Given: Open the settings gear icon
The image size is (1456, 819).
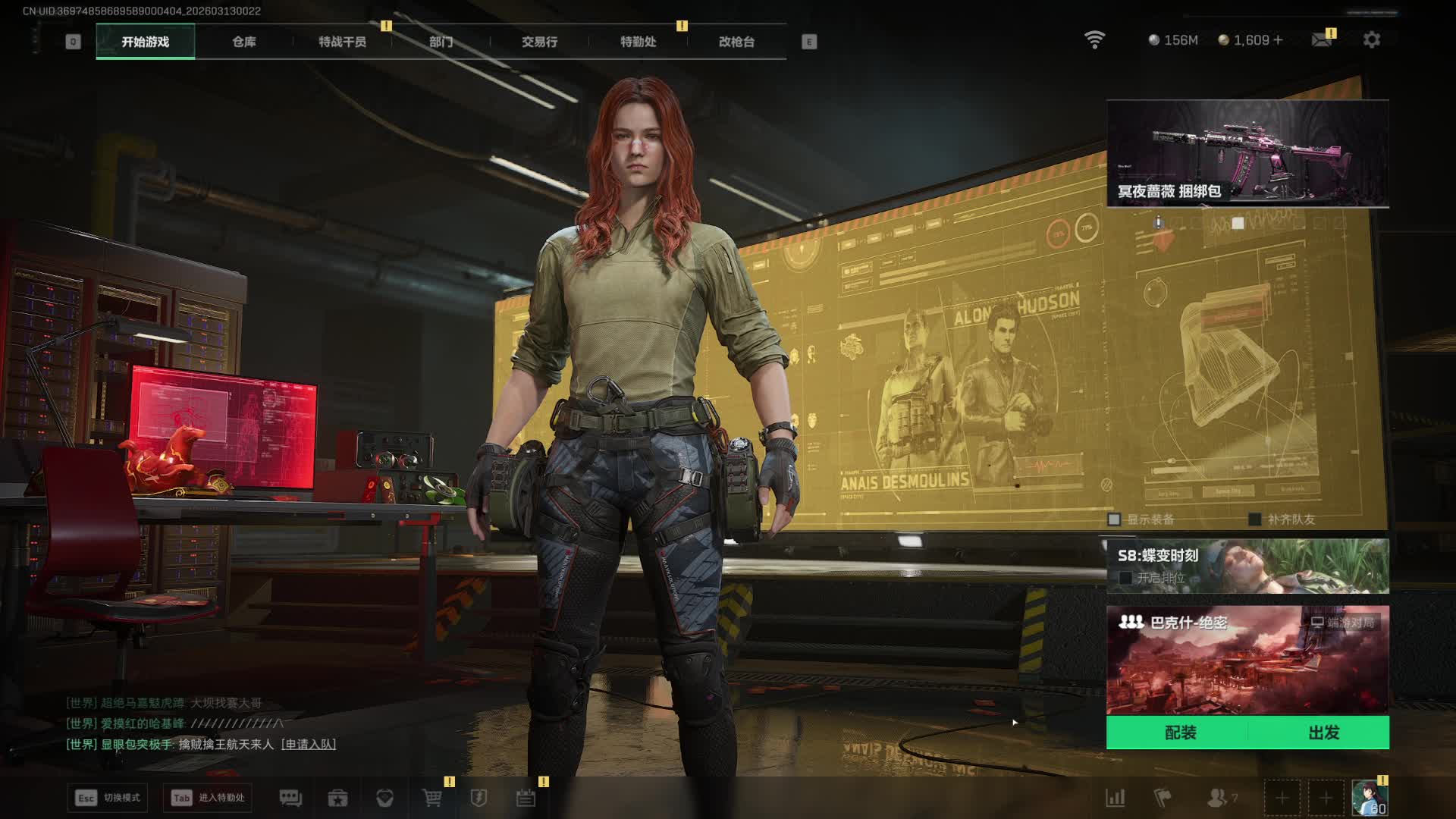Looking at the screenshot, I should 1371,40.
